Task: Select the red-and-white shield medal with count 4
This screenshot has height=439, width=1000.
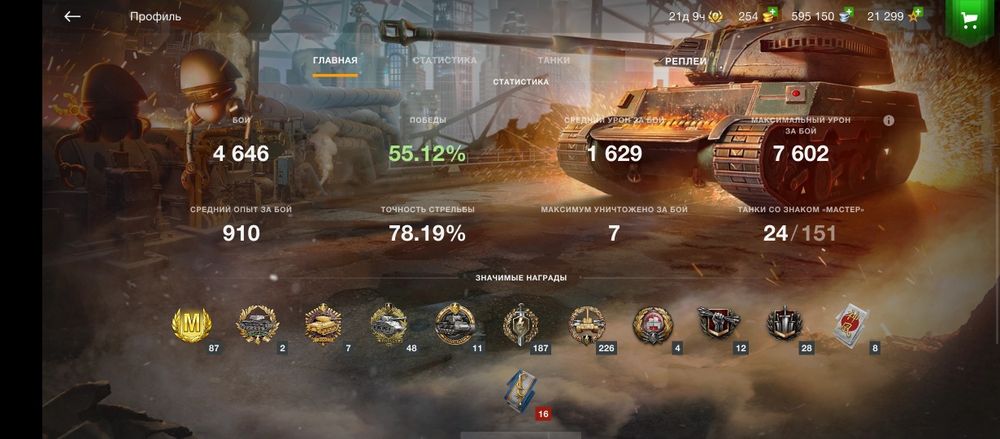Action: click(x=653, y=324)
